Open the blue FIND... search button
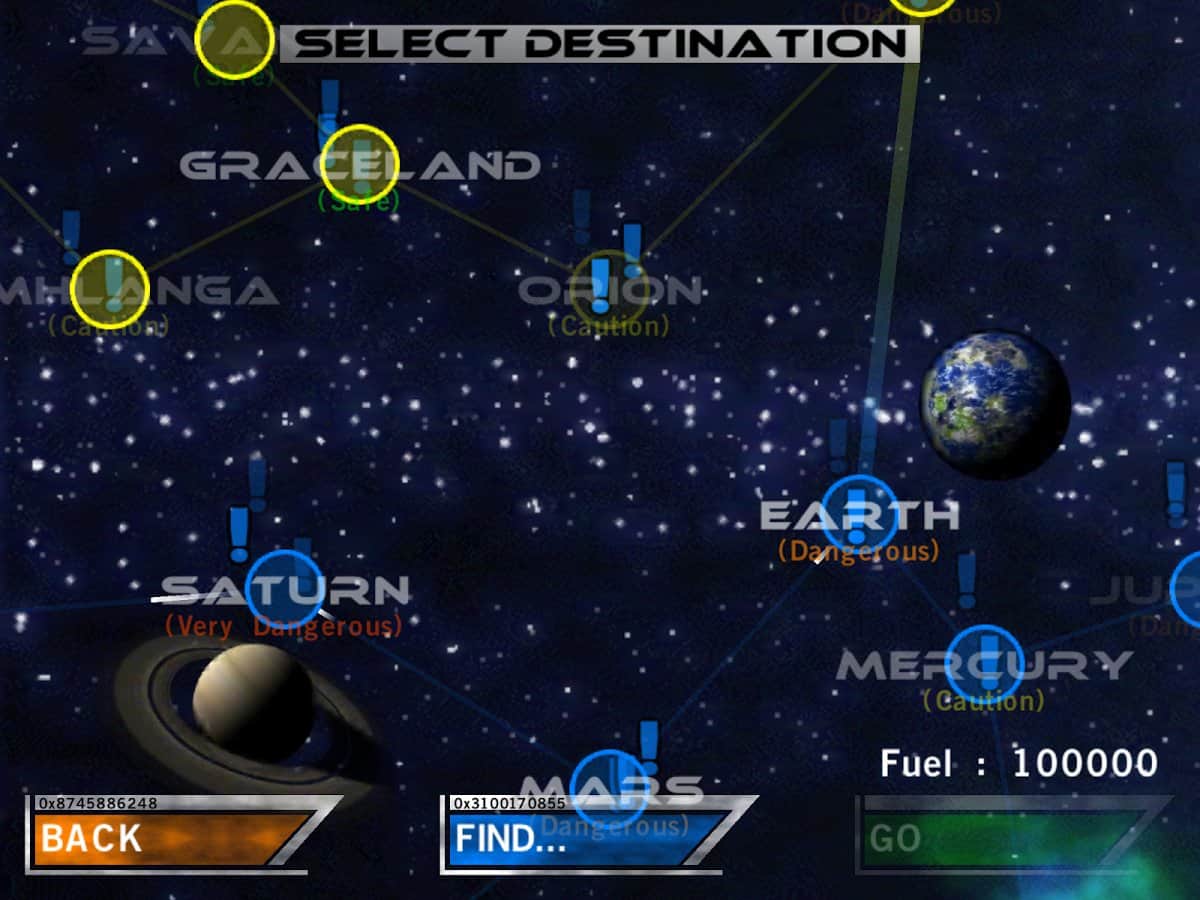The height and width of the screenshot is (900, 1200). [x=585, y=838]
